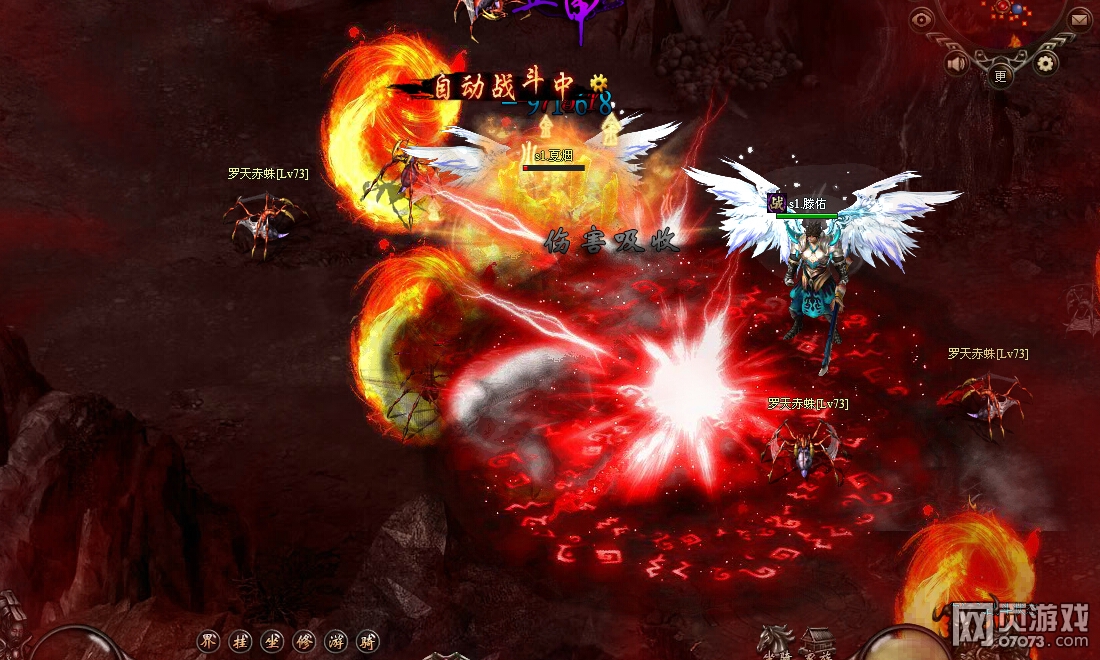Click the gear beside 自动战斗中 banner
This screenshot has height=660, width=1100.
(x=599, y=82)
